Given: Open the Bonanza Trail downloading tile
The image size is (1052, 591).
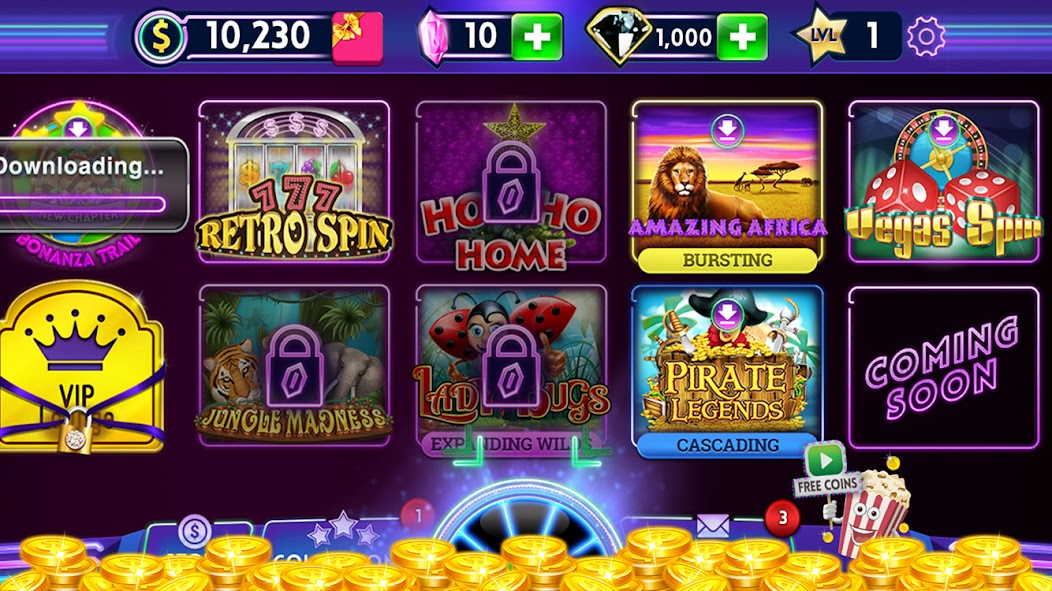Looking at the screenshot, I should point(80,180).
